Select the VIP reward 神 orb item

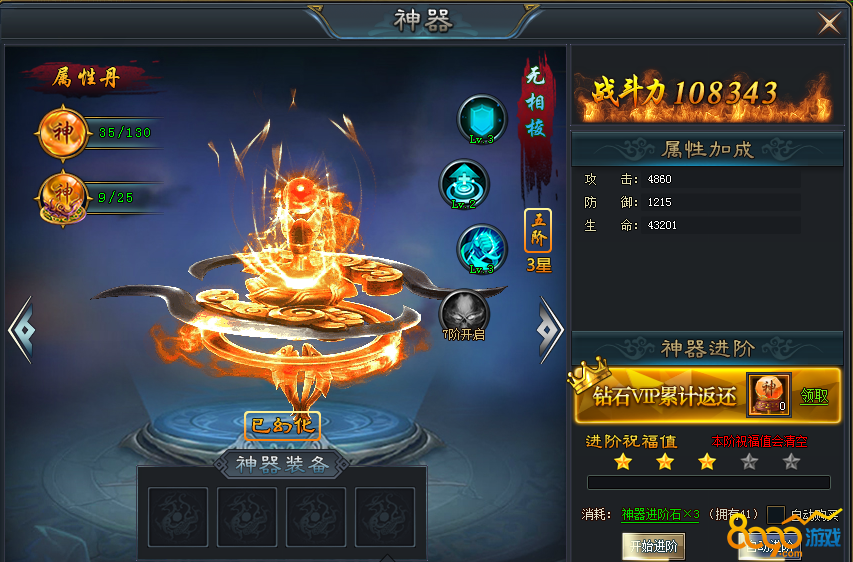768,394
